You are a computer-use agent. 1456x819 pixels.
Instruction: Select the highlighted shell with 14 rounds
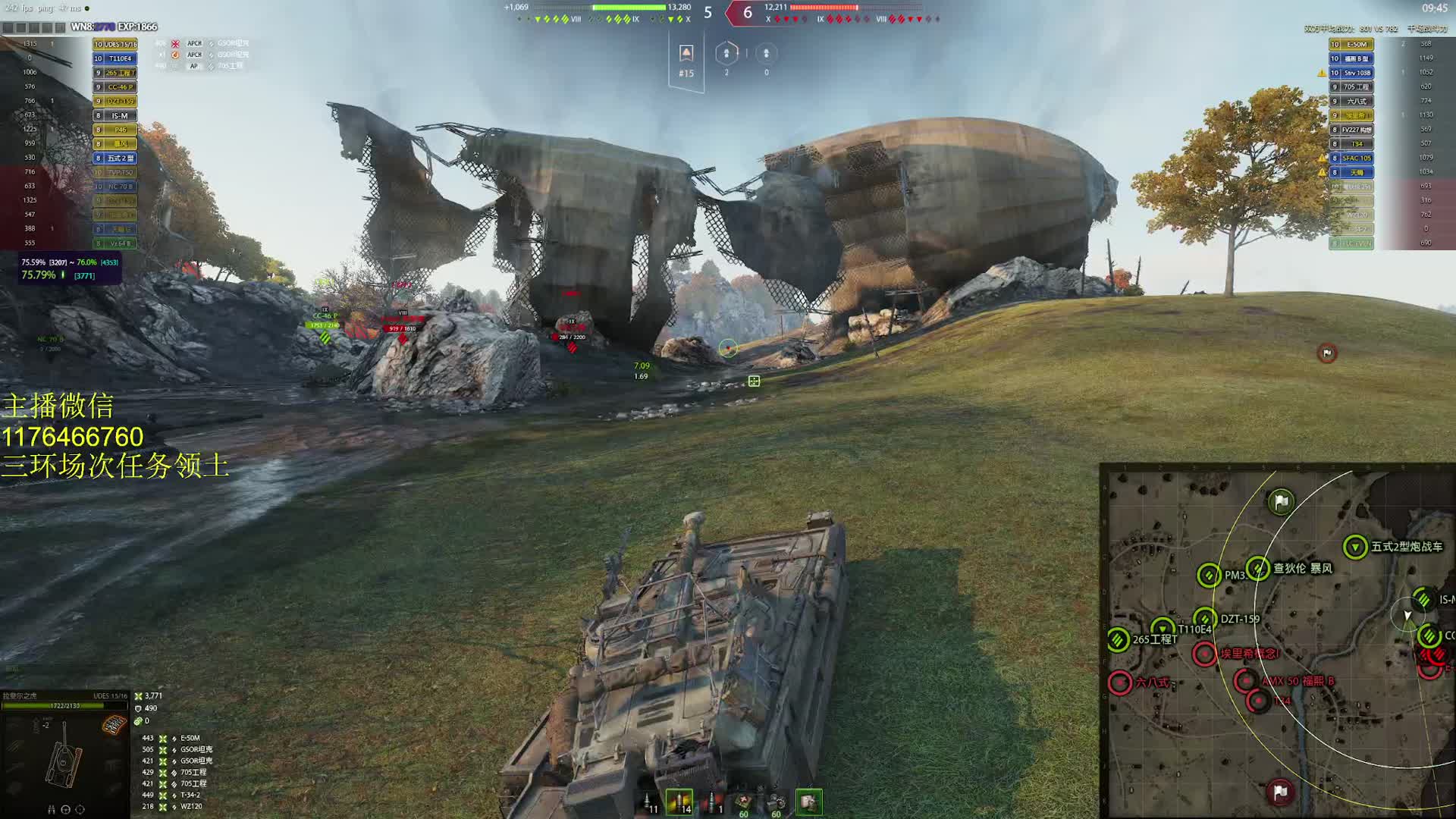pos(679,802)
